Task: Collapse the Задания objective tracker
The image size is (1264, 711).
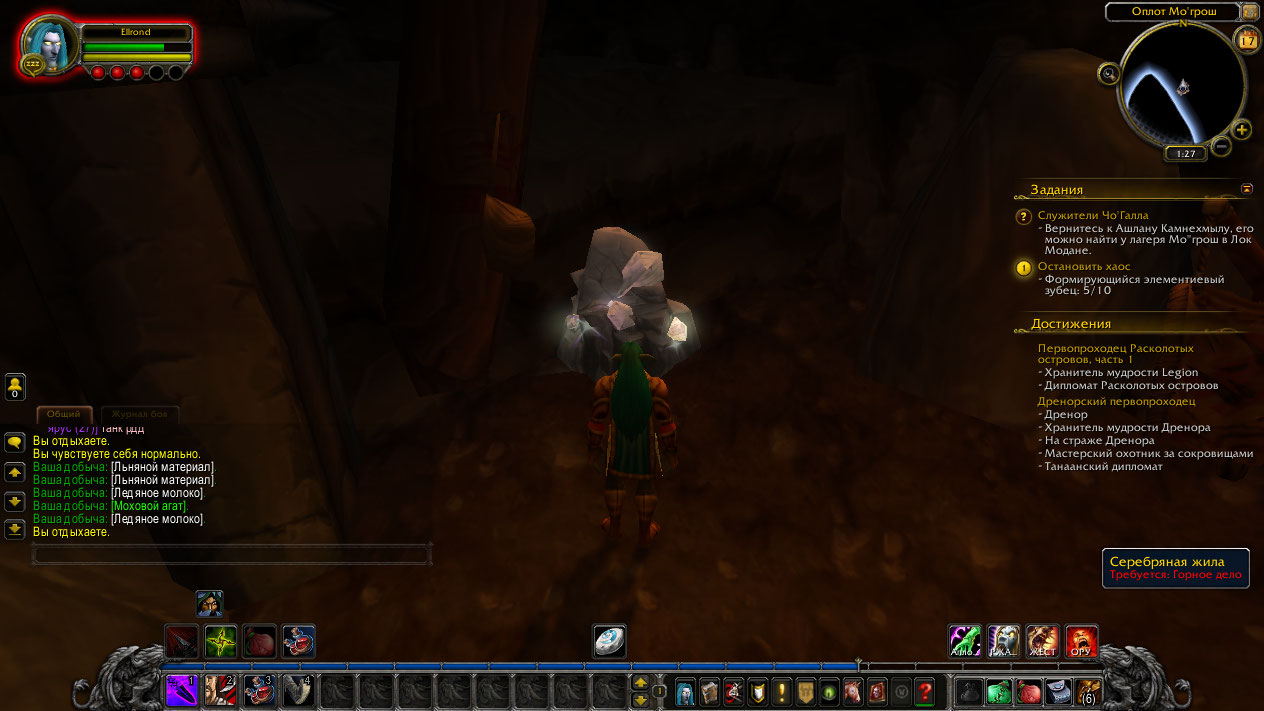Action: [1247, 188]
